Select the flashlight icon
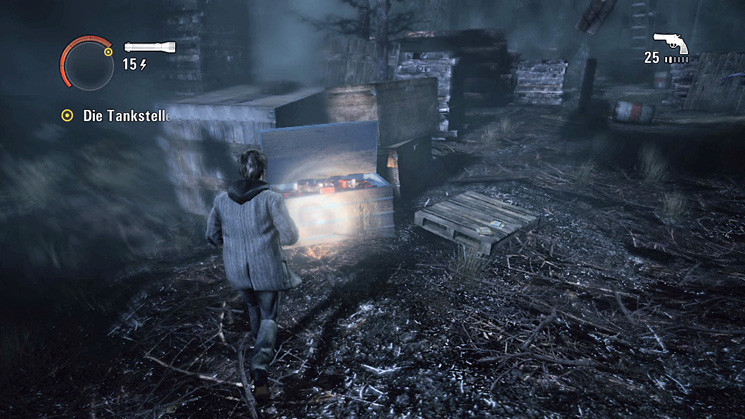This screenshot has width=745, height=419. pyautogui.click(x=149, y=46)
